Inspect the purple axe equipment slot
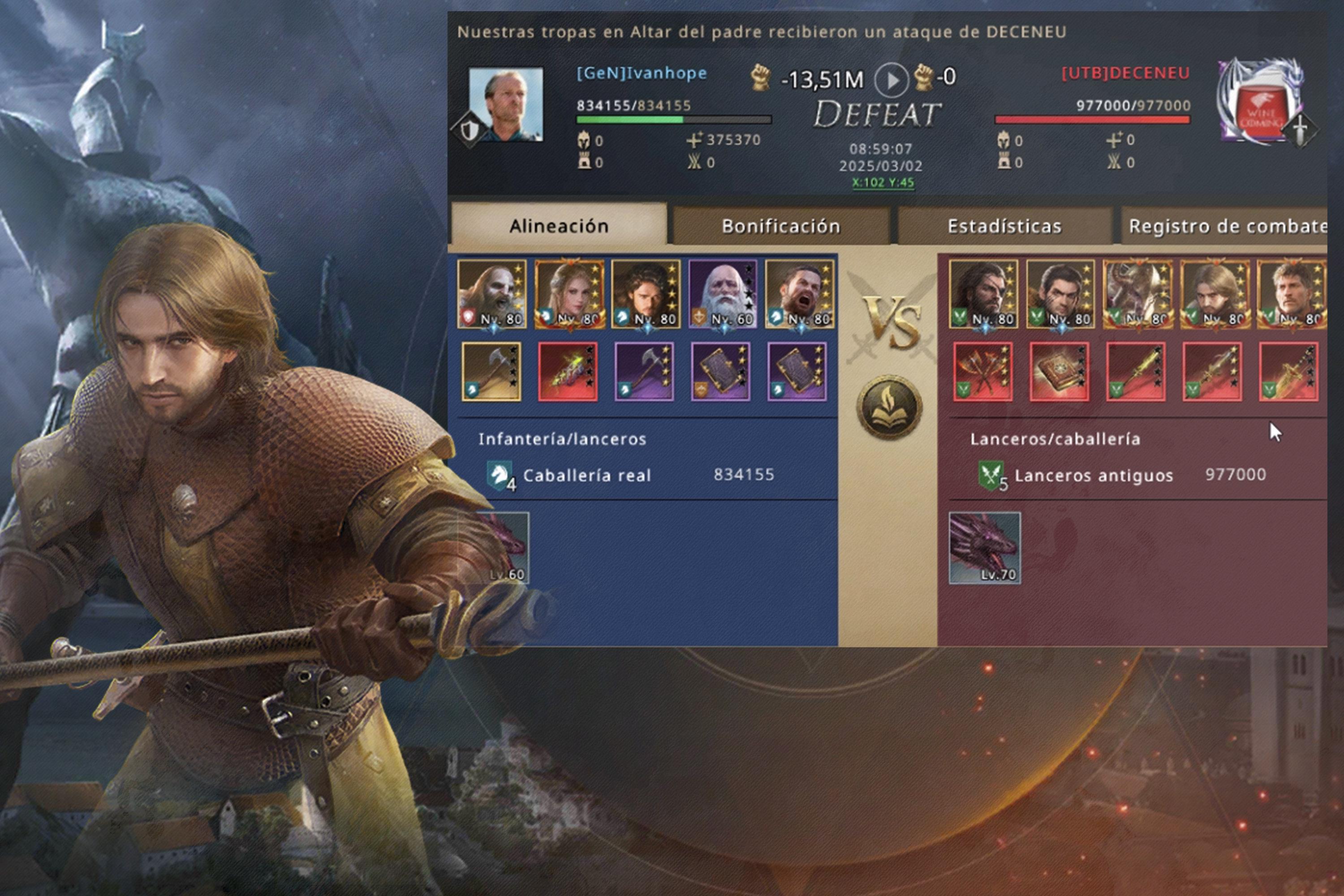Image resolution: width=1344 pixels, height=896 pixels. pos(644,371)
